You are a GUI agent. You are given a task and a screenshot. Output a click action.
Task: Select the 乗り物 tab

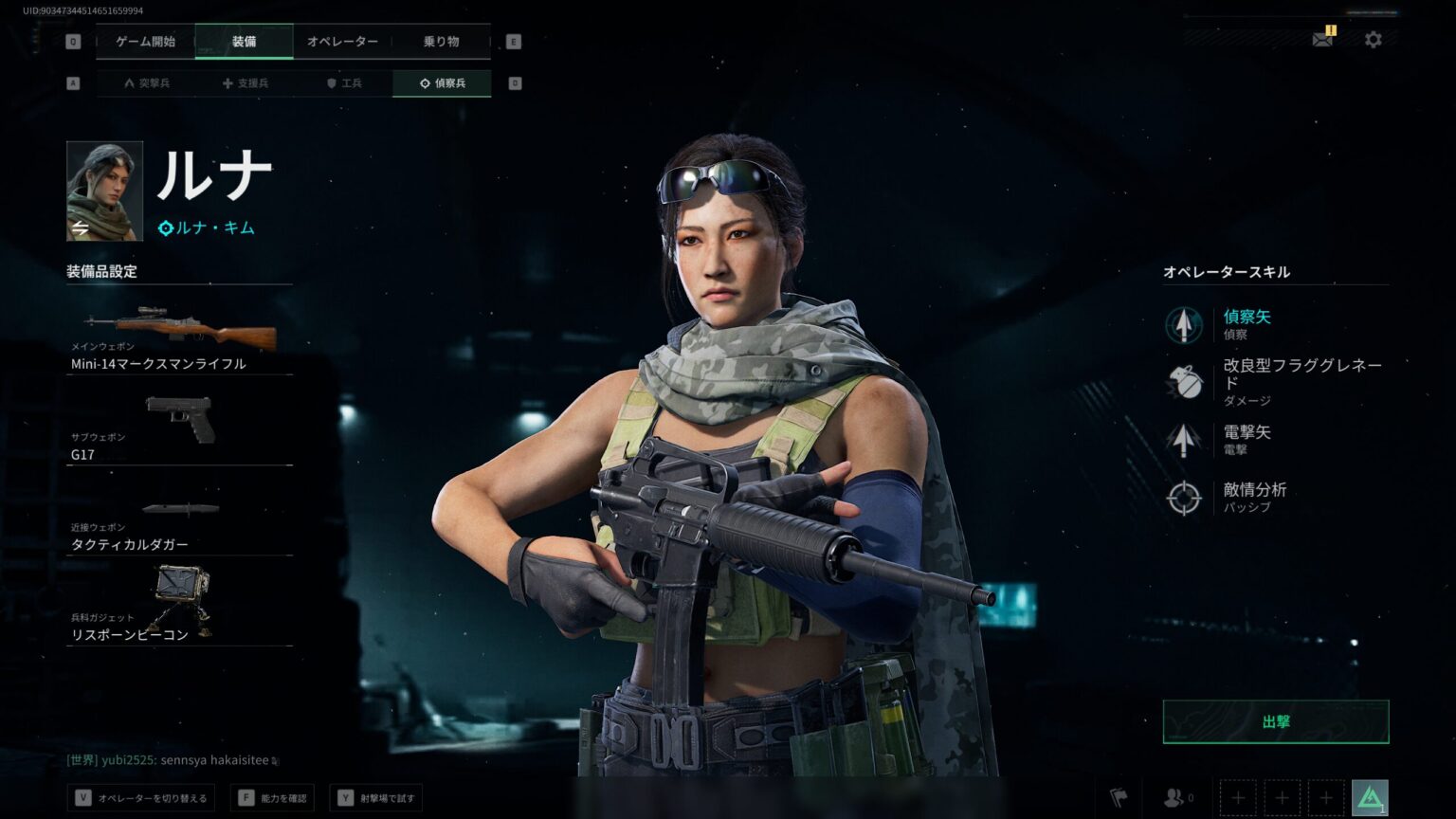point(441,42)
